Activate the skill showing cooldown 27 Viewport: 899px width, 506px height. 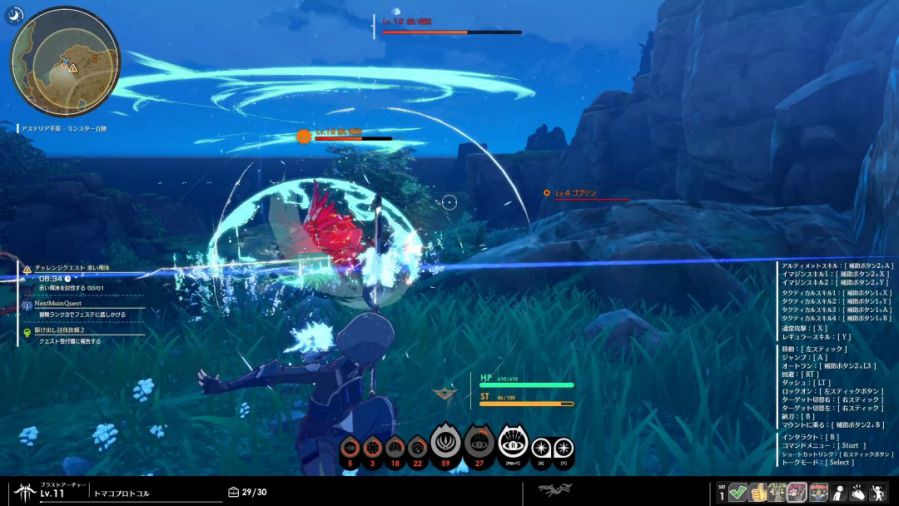pyautogui.click(x=479, y=442)
